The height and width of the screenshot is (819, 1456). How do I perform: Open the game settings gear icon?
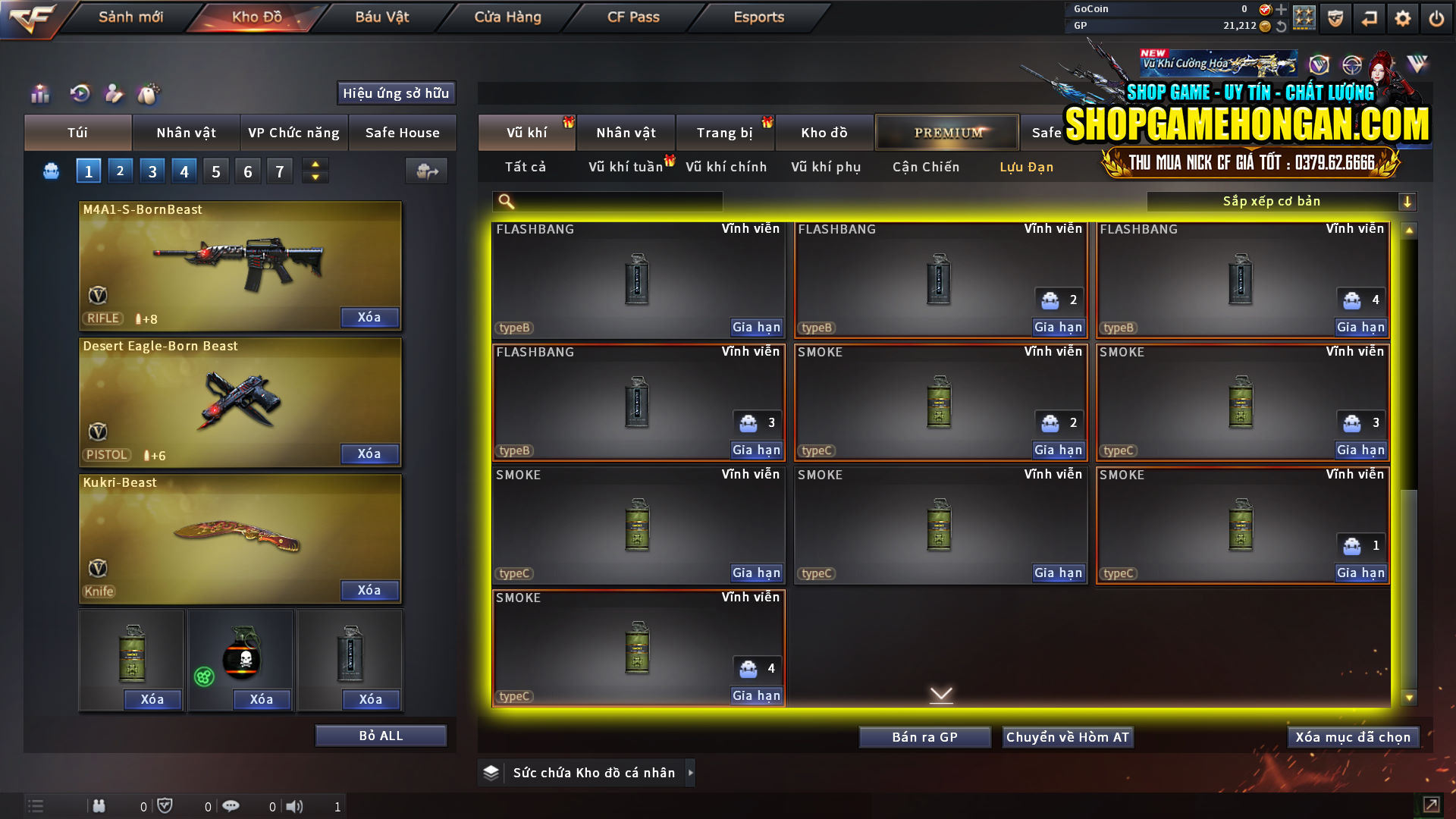coord(1402,17)
